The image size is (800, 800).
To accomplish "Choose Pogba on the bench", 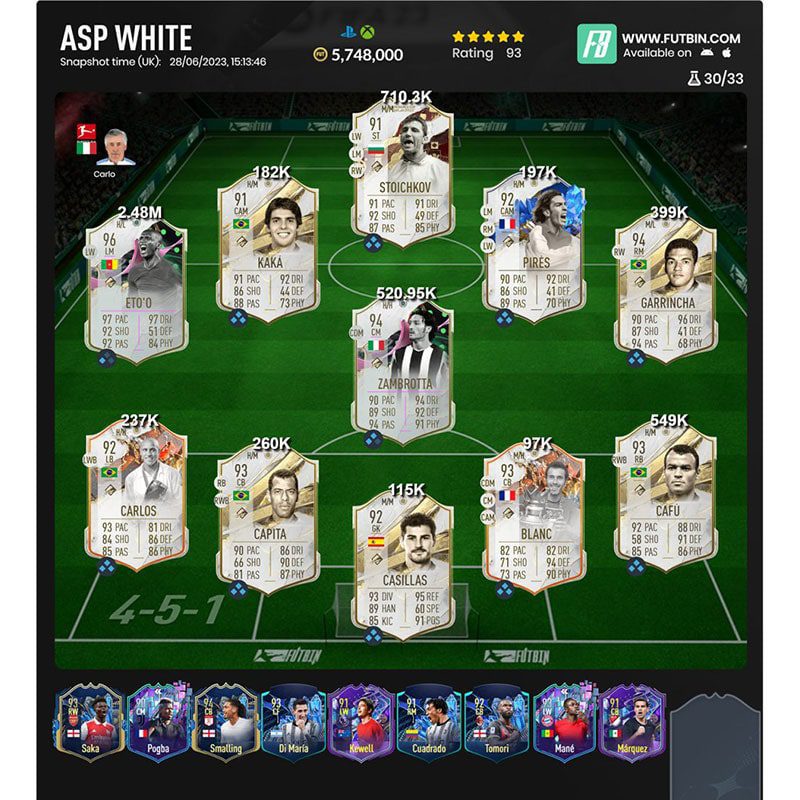I will pos(157,722).
